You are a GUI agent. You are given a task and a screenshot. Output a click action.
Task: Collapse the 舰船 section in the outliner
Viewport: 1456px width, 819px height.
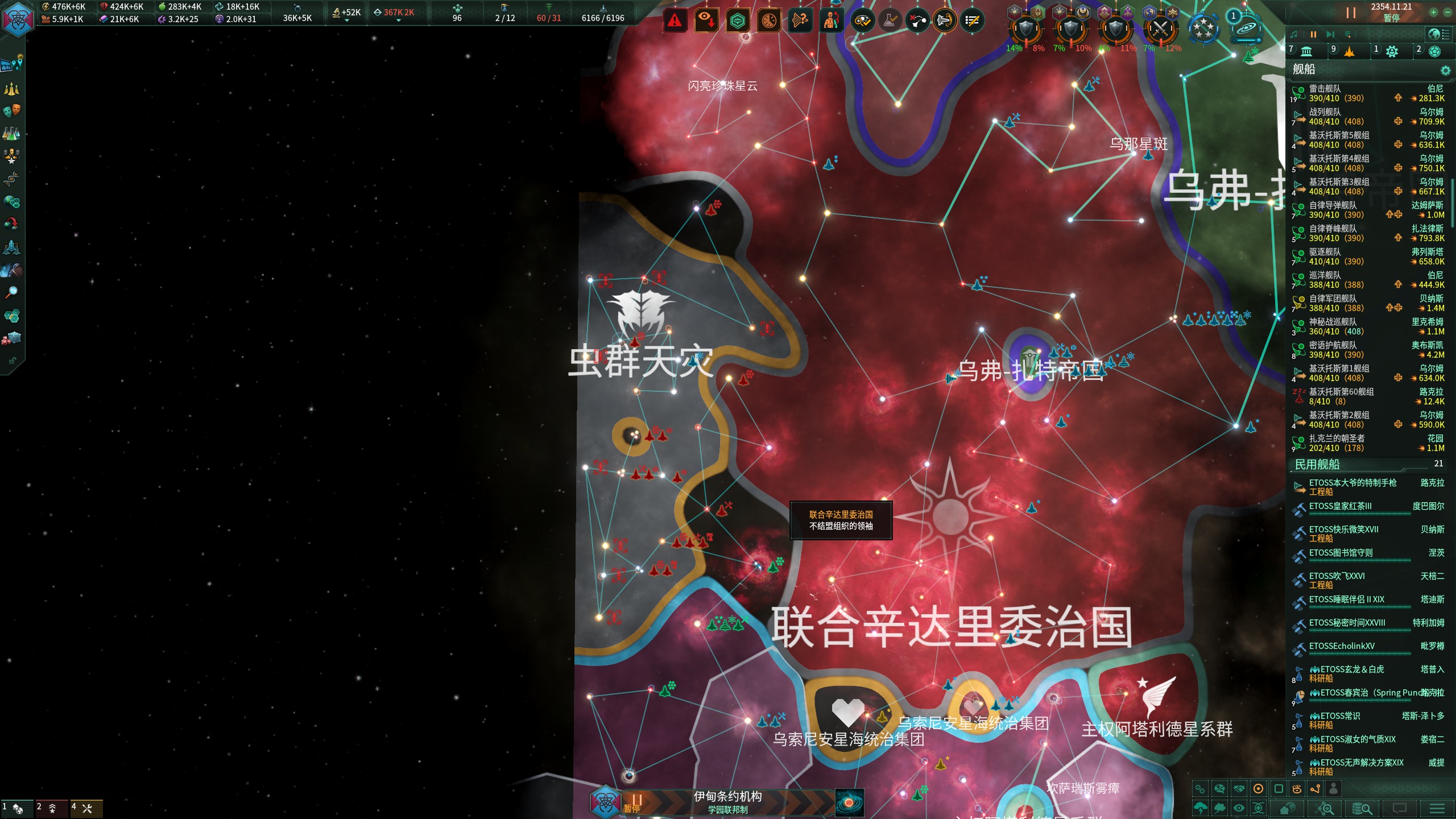(x=1302, y=69)
